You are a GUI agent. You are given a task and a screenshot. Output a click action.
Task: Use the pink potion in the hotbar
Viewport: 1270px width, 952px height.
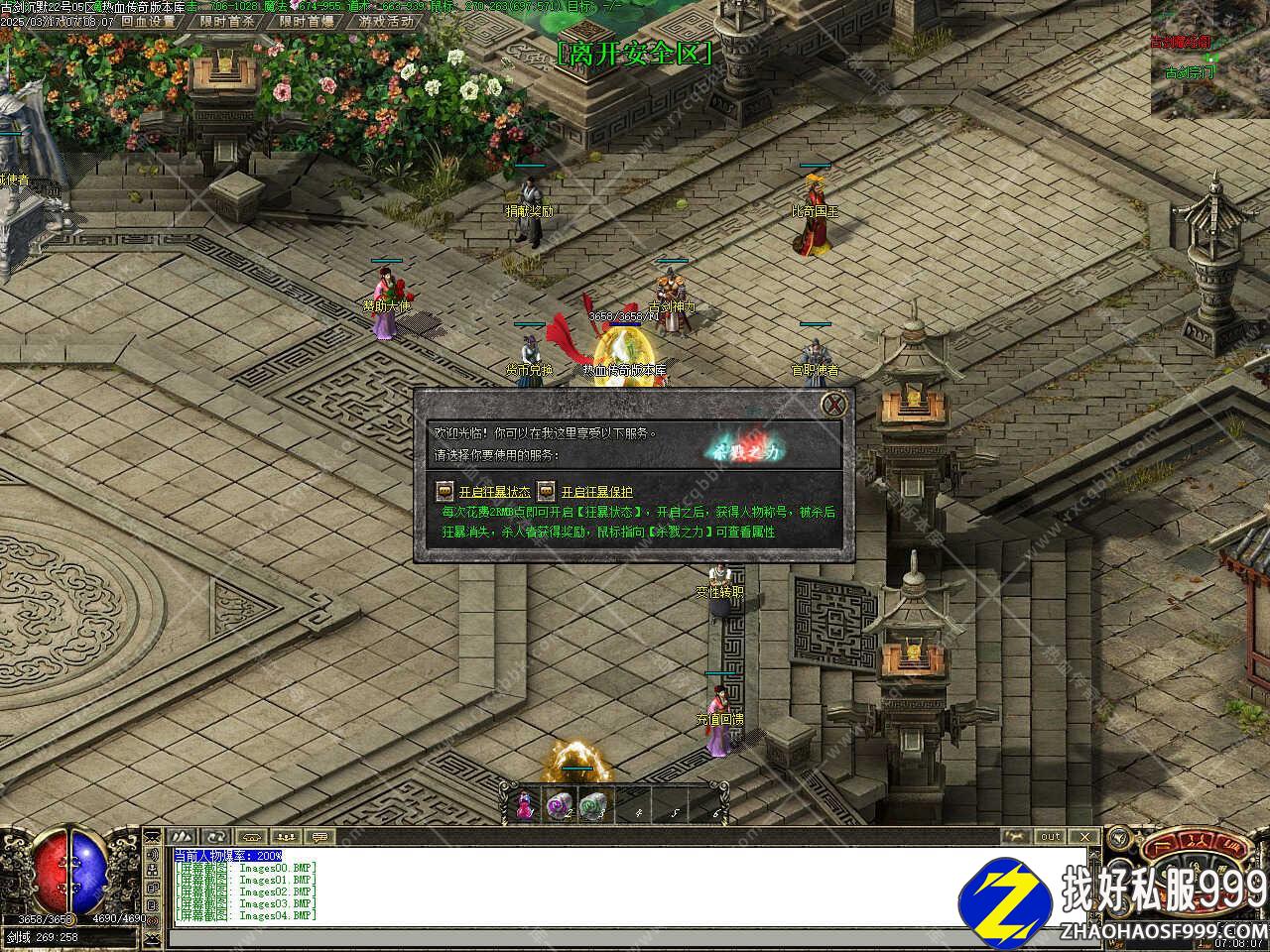[525, 805]
